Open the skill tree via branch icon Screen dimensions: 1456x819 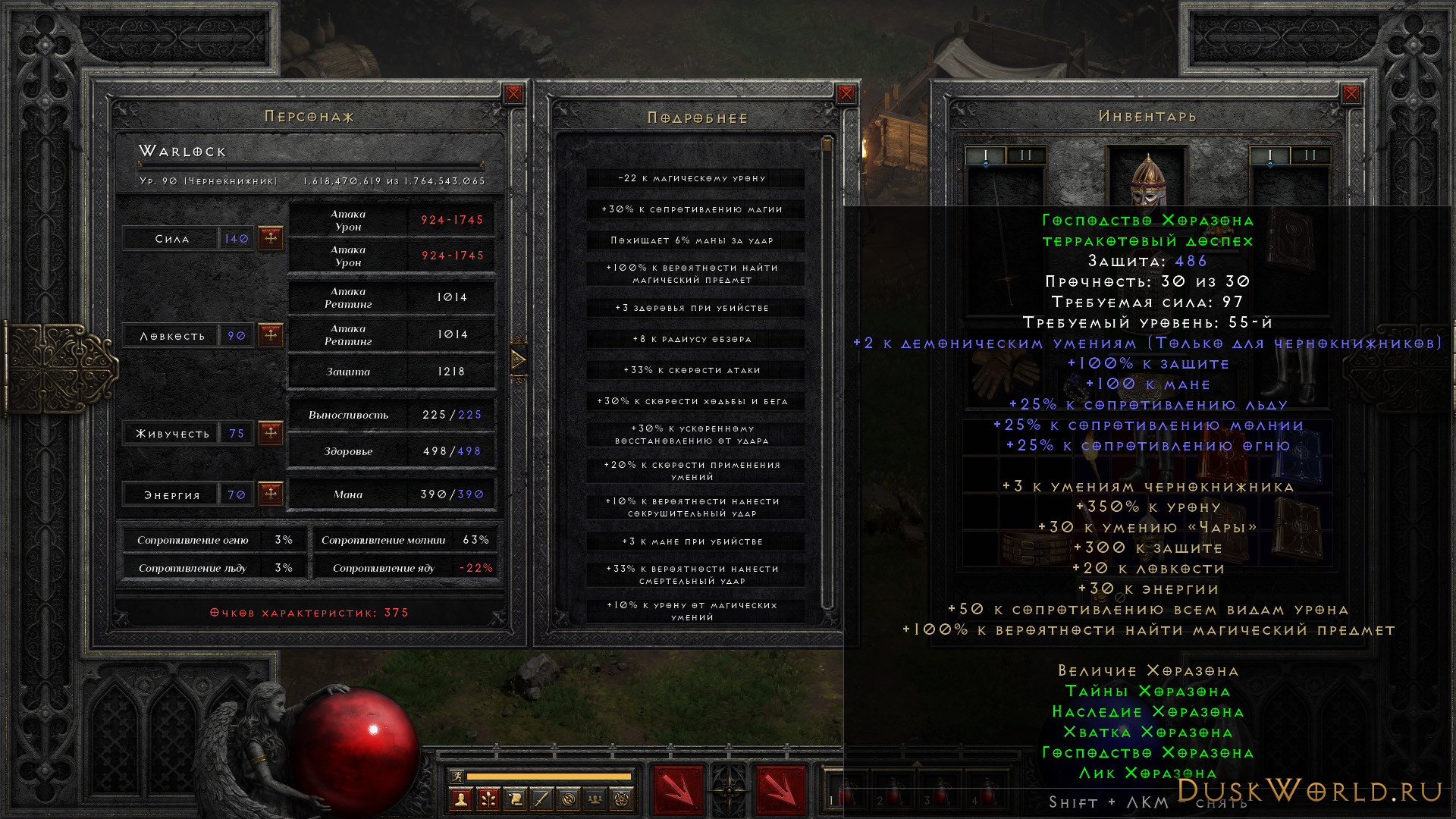coord(488,799)
